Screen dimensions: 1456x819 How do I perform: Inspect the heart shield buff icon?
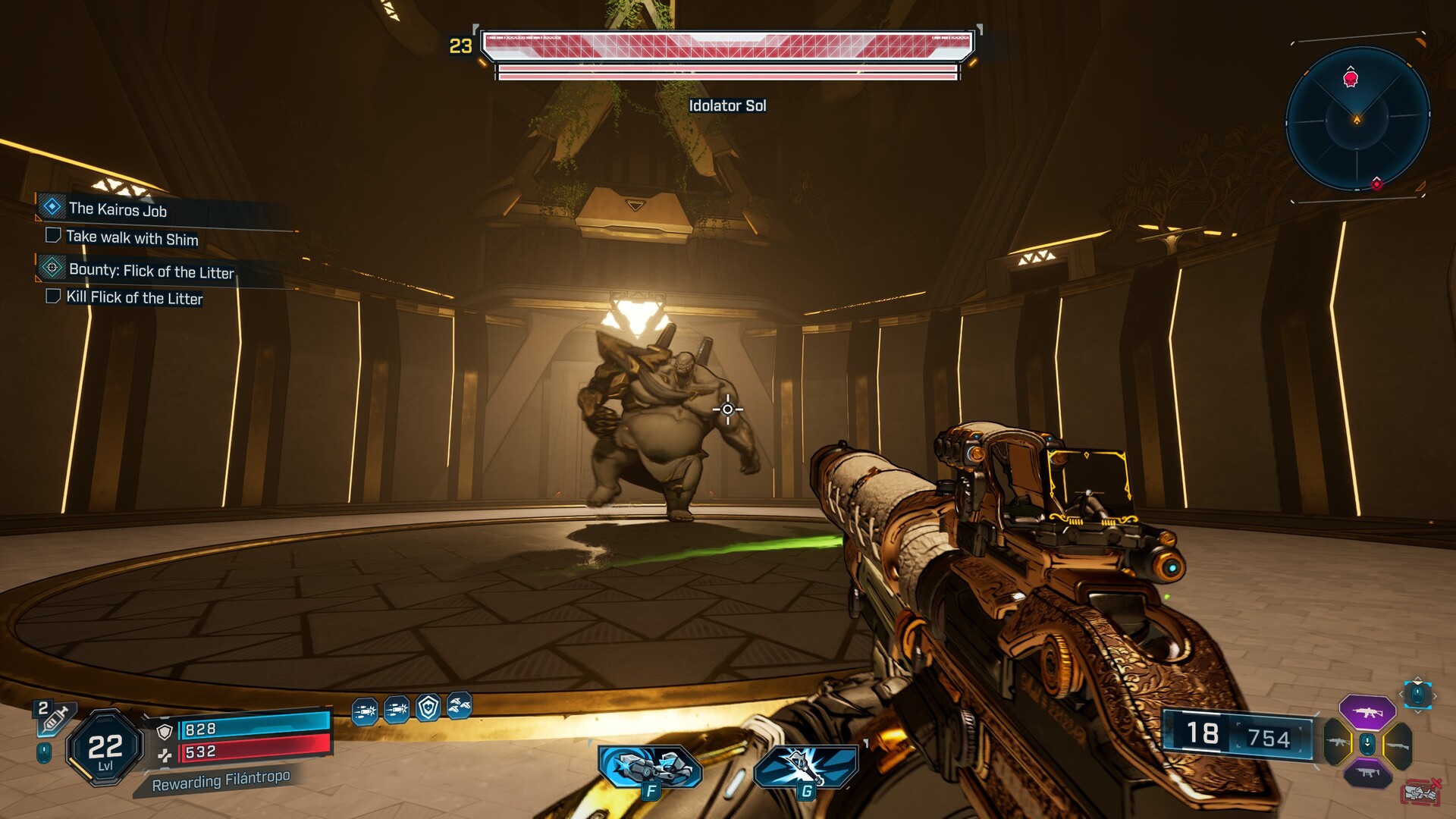coord(428,708)
